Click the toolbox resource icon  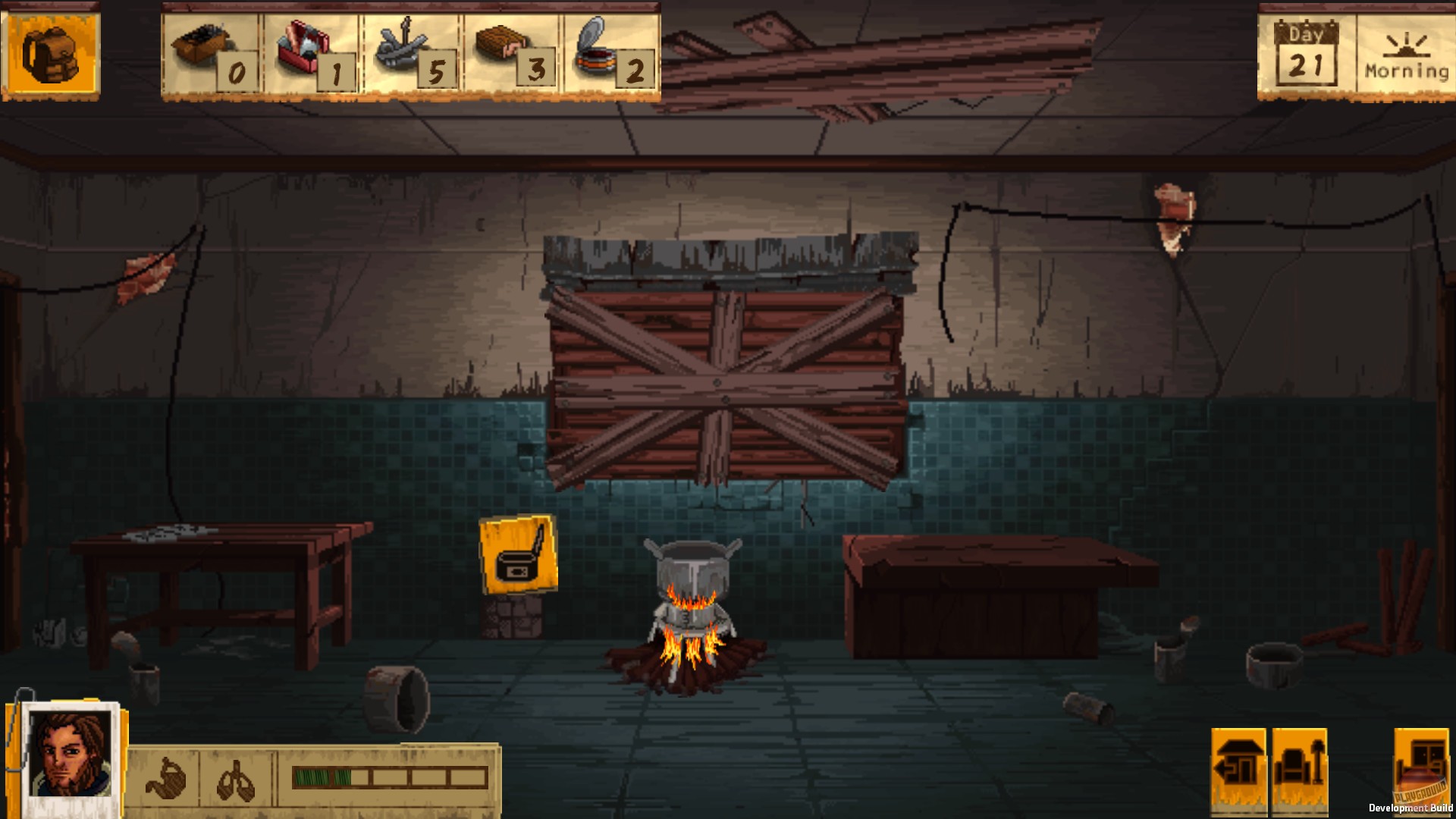pos(302,44)
